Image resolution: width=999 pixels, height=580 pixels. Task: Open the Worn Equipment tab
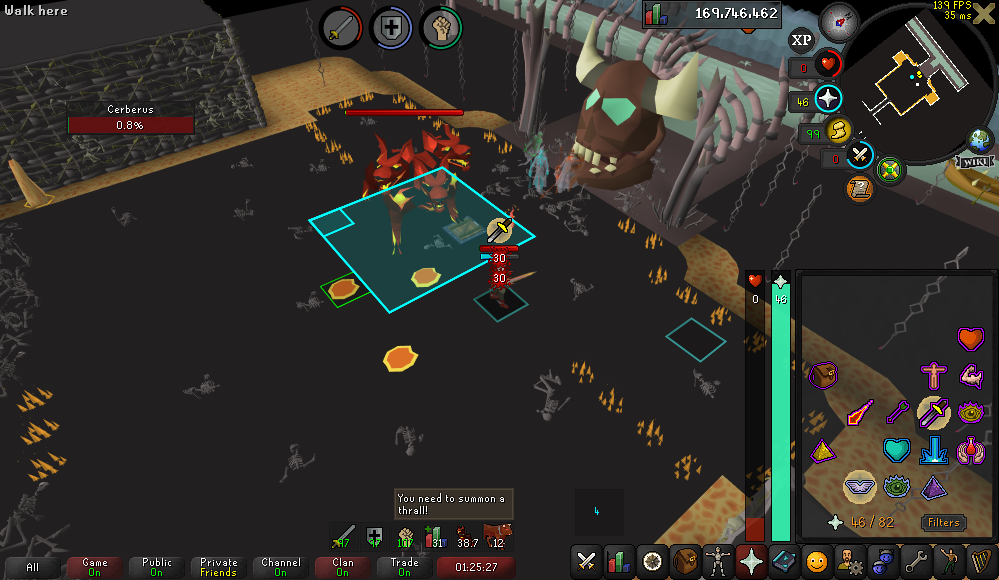tap(718, 561)
